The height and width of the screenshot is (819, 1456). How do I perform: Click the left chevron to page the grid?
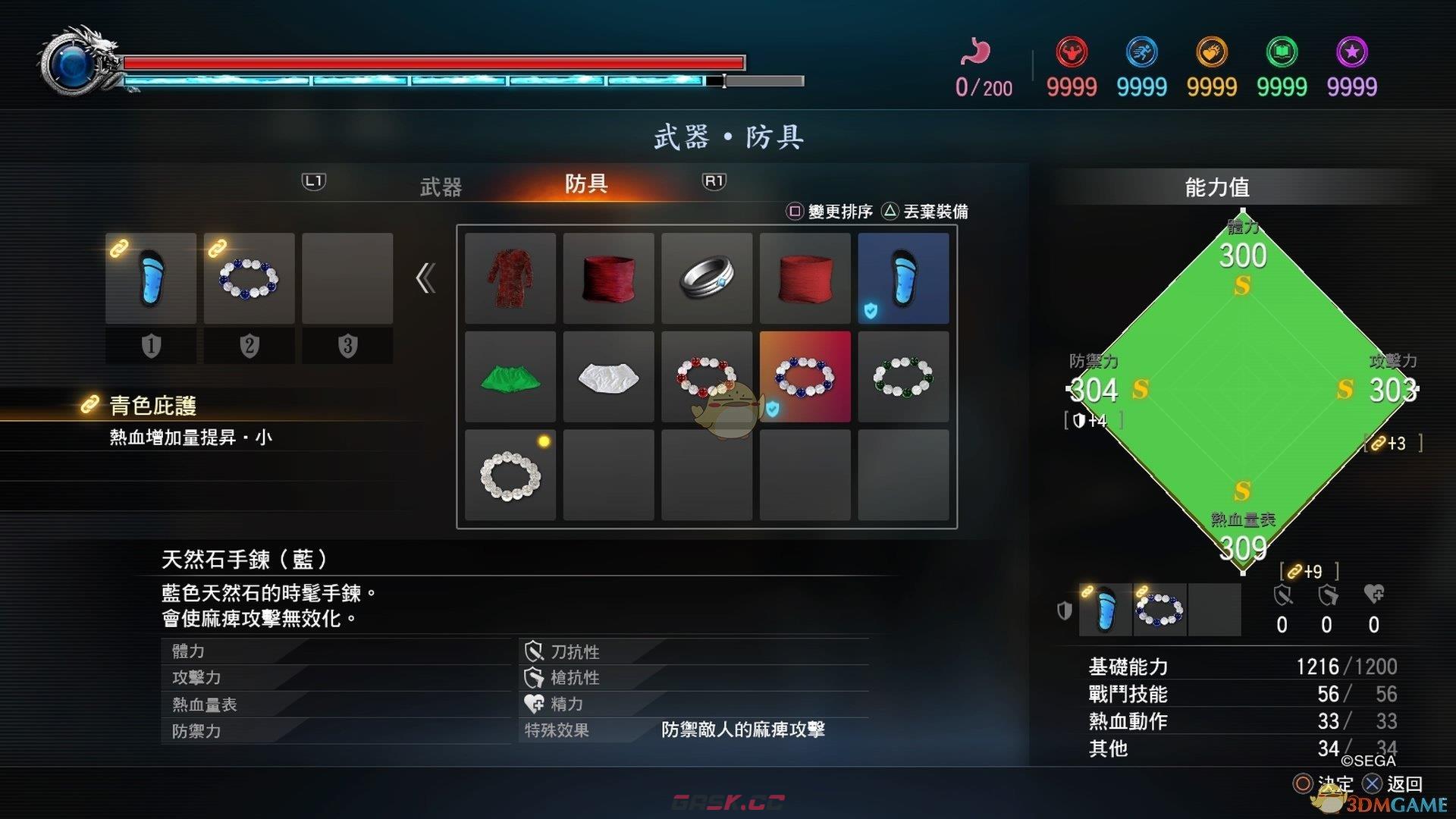click(x=426, y=278)
